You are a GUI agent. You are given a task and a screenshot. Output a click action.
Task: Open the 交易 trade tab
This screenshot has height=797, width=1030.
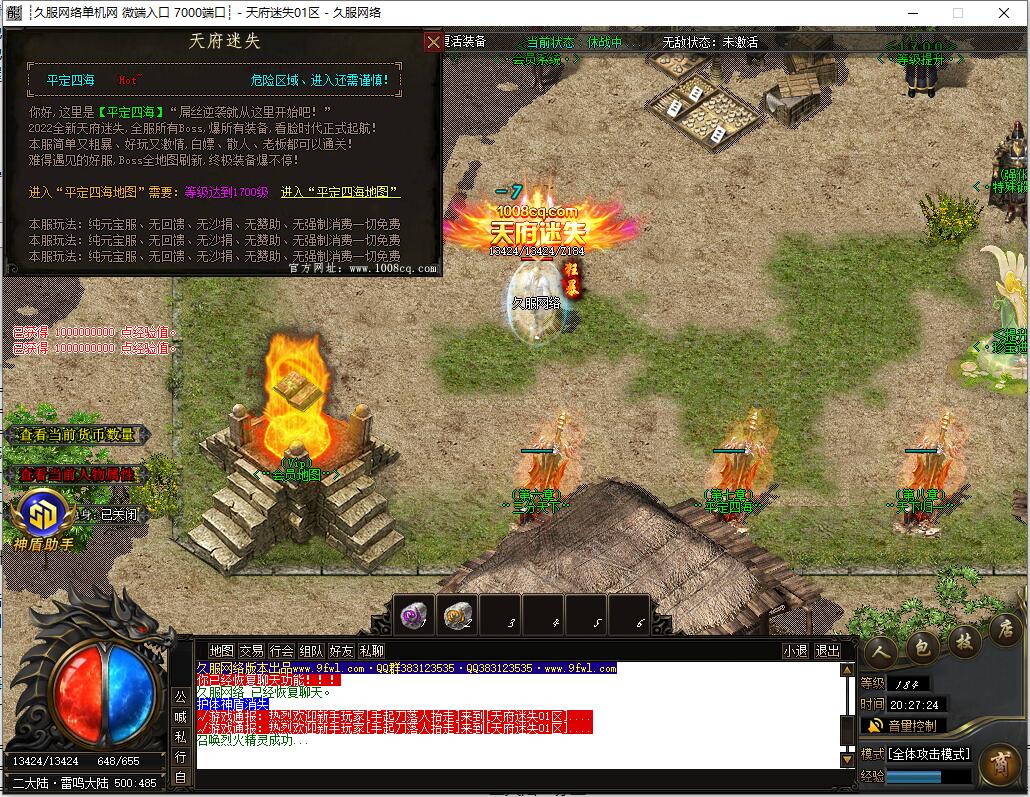251,651
